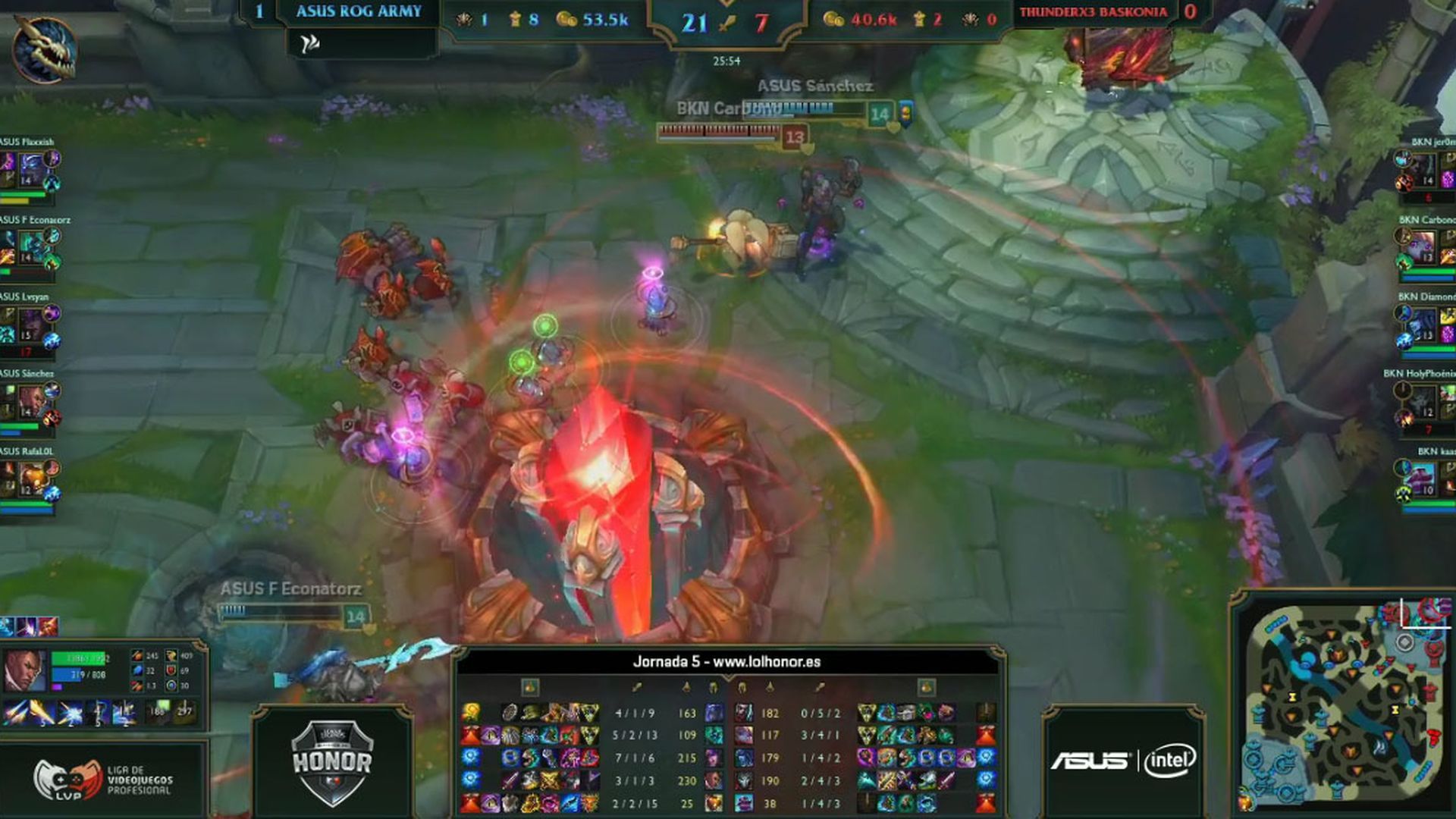Image resolution: width=1456 pixels, height=819 pixels.
Task: Select ASUS Sánchez's champion portrait in sidebar
Action: click(x=30, y=402)
